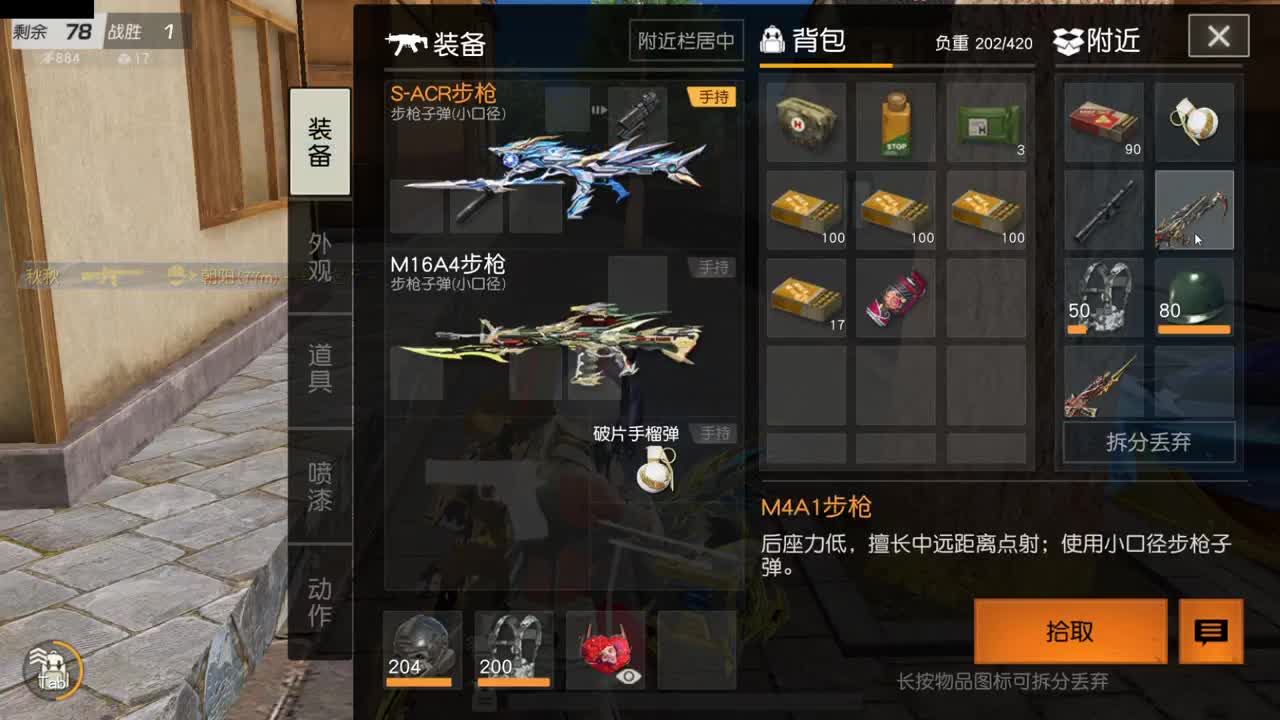Viewport: 1280px width, 720px height.
Task: Pick the scope in the nearby panel
Action: (x=1103, y=210)
